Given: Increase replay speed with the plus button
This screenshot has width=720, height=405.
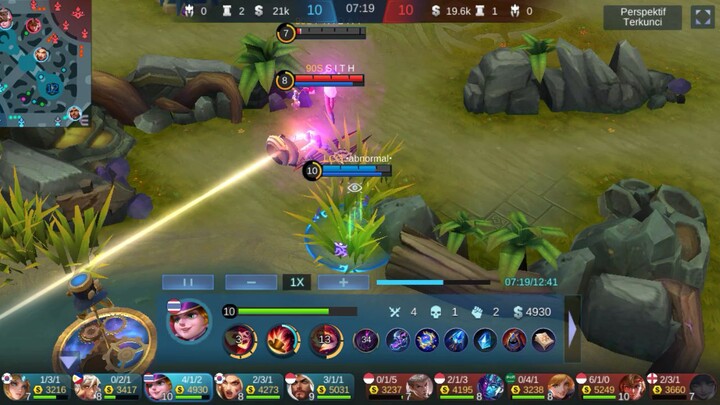Looking at the screenshot, I should [343, 282].
